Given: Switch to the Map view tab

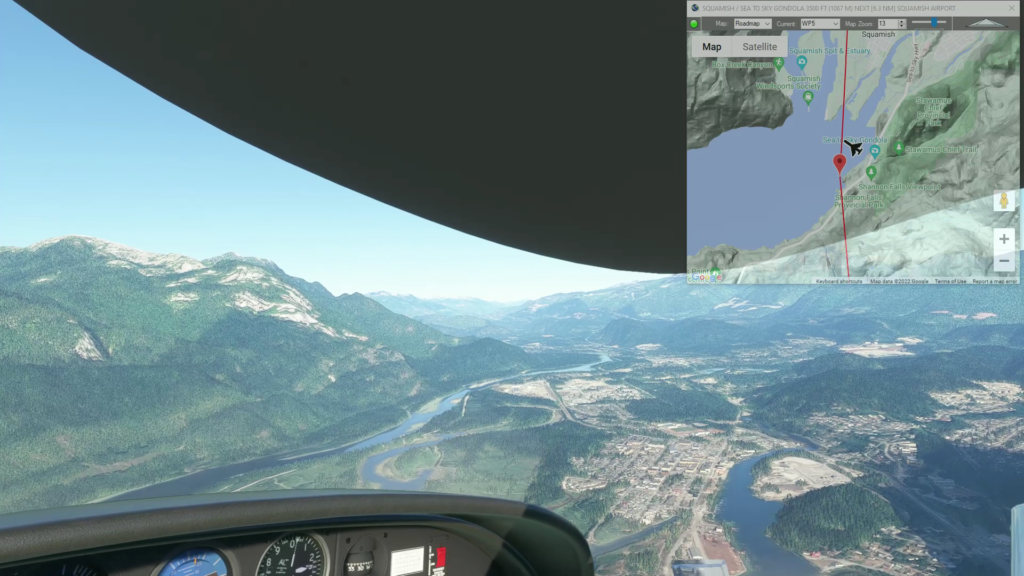Looking at the screenshot, I should [x=712, y=47].
